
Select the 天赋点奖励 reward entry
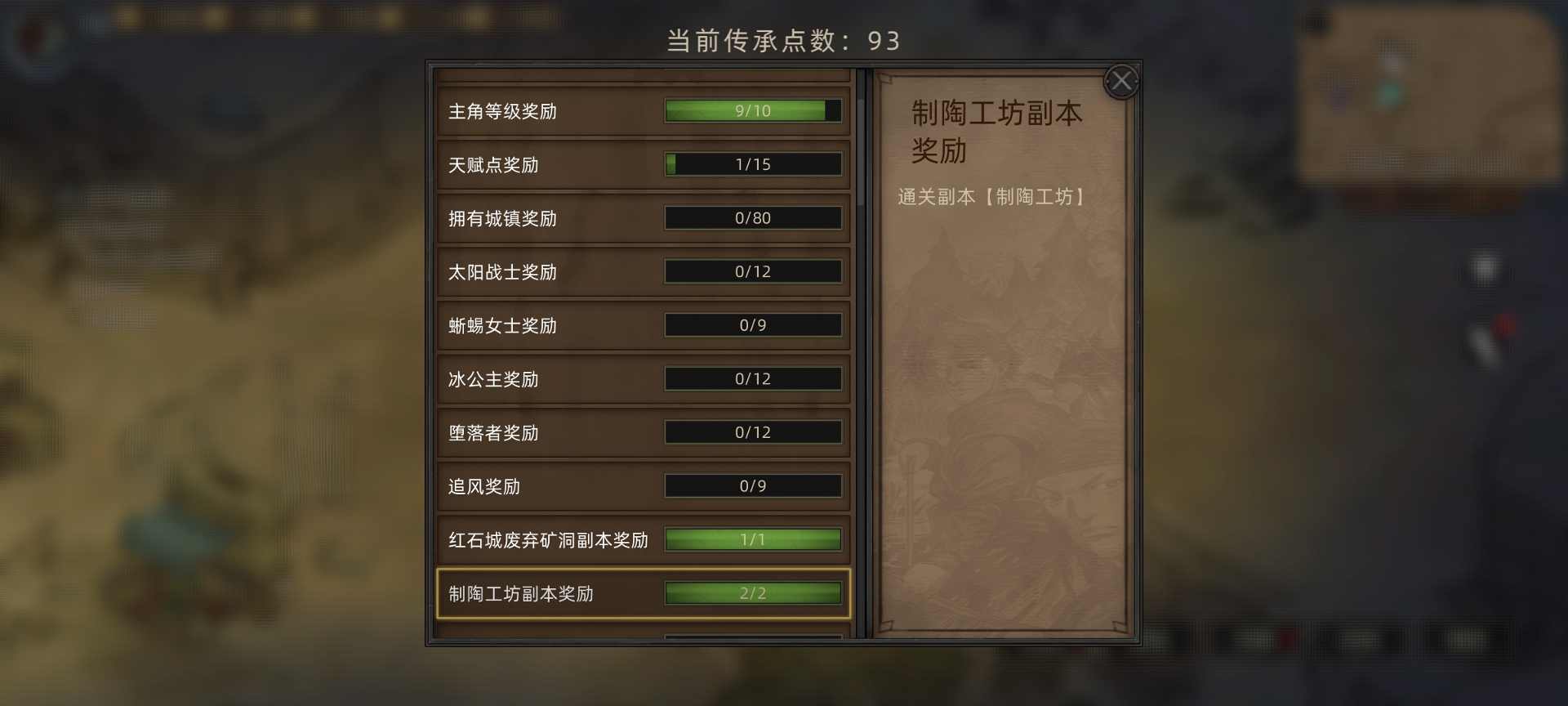(642, 164)
